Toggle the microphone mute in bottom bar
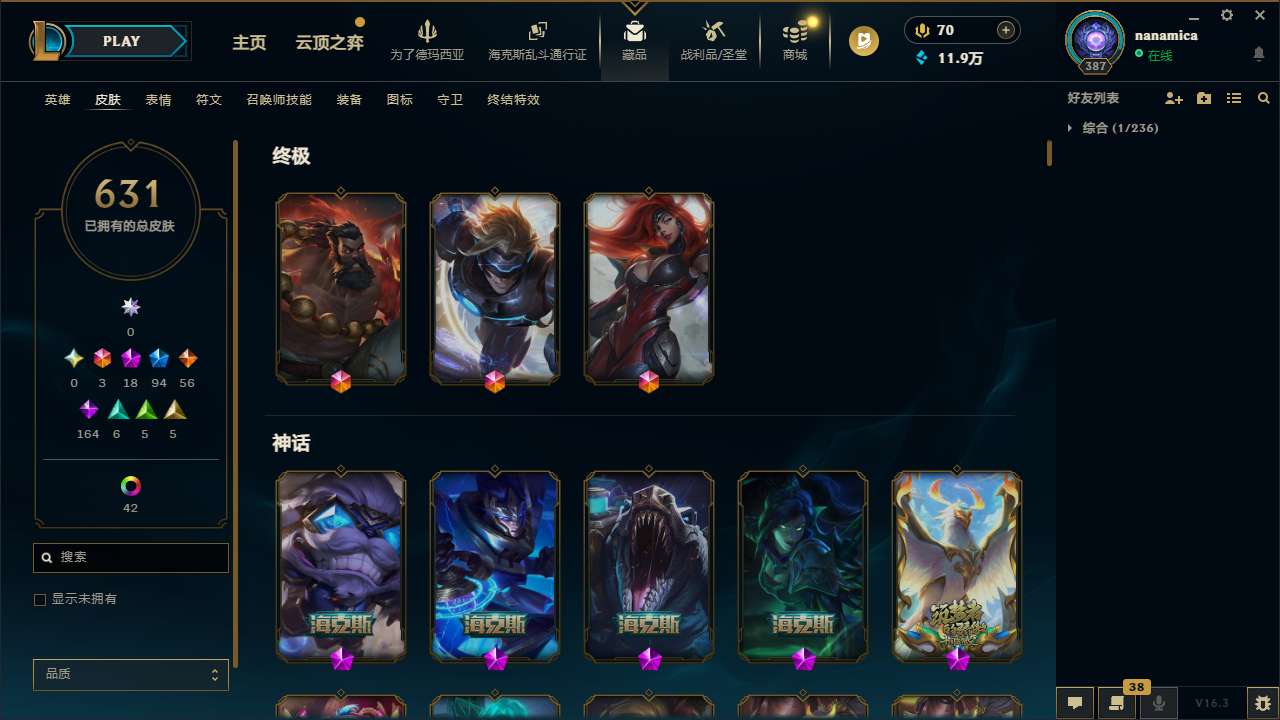Screen dimensions: 1280x720 tap(1158, 703)
